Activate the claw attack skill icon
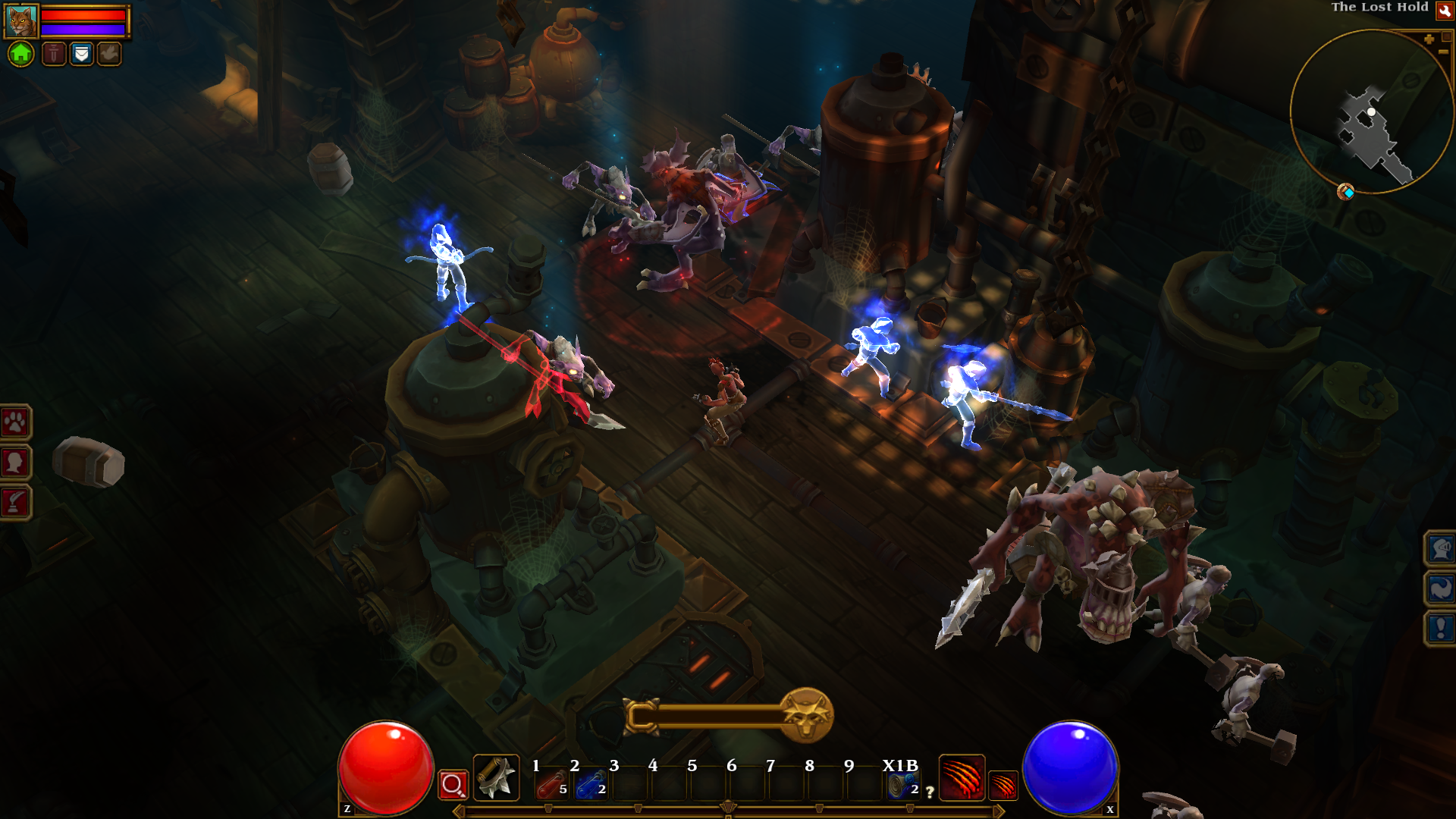This screenshot has height=819, width=1456. [962, 778]
